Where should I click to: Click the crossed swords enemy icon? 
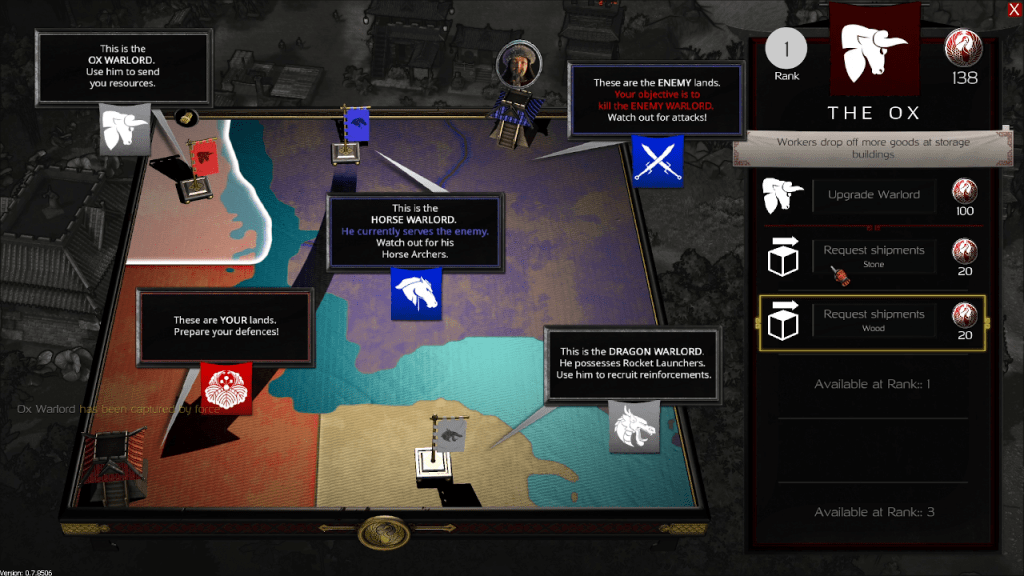[657, 160]
